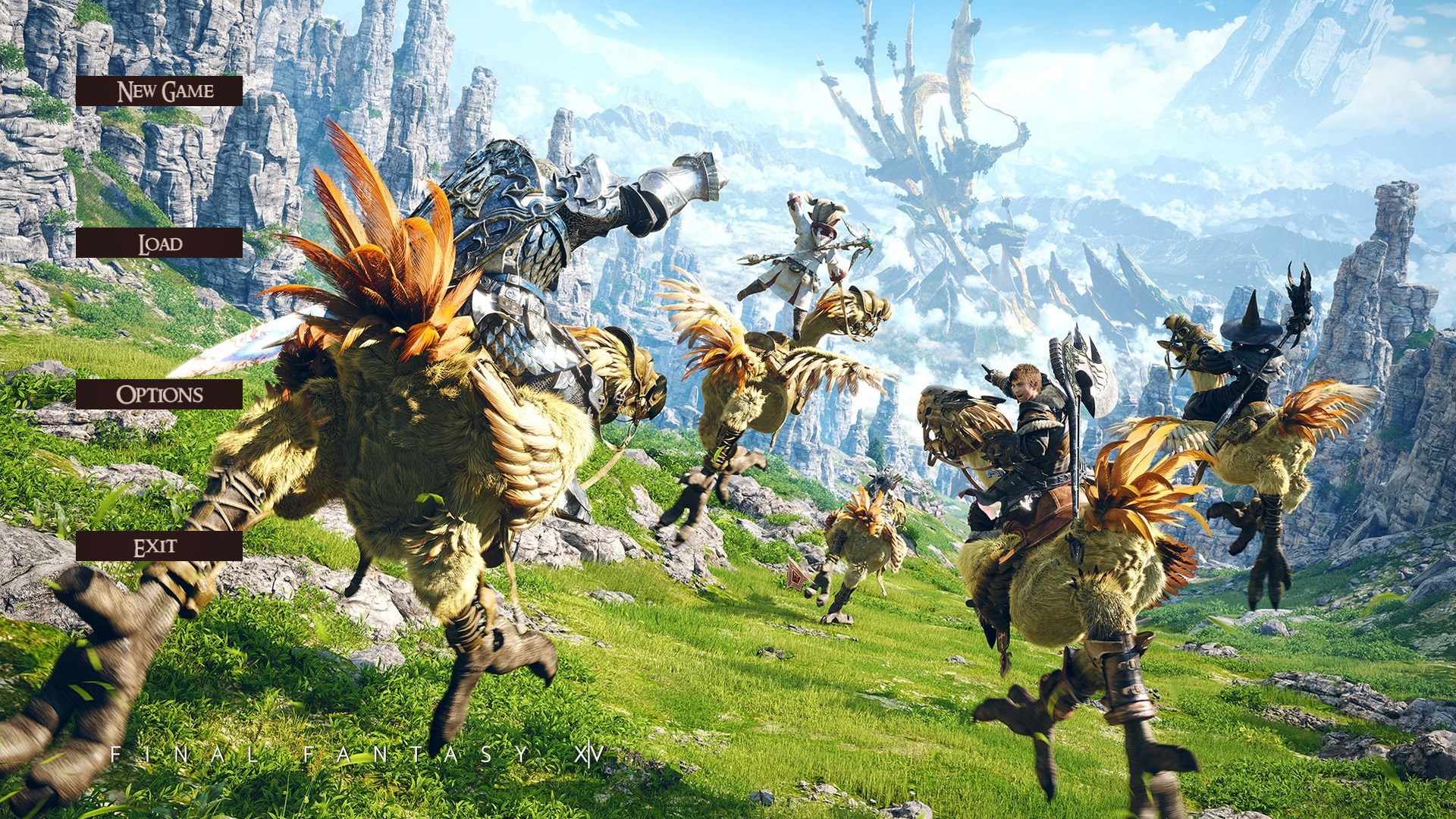
Task: Open the Options menu
Action: (x=159, y=394)
